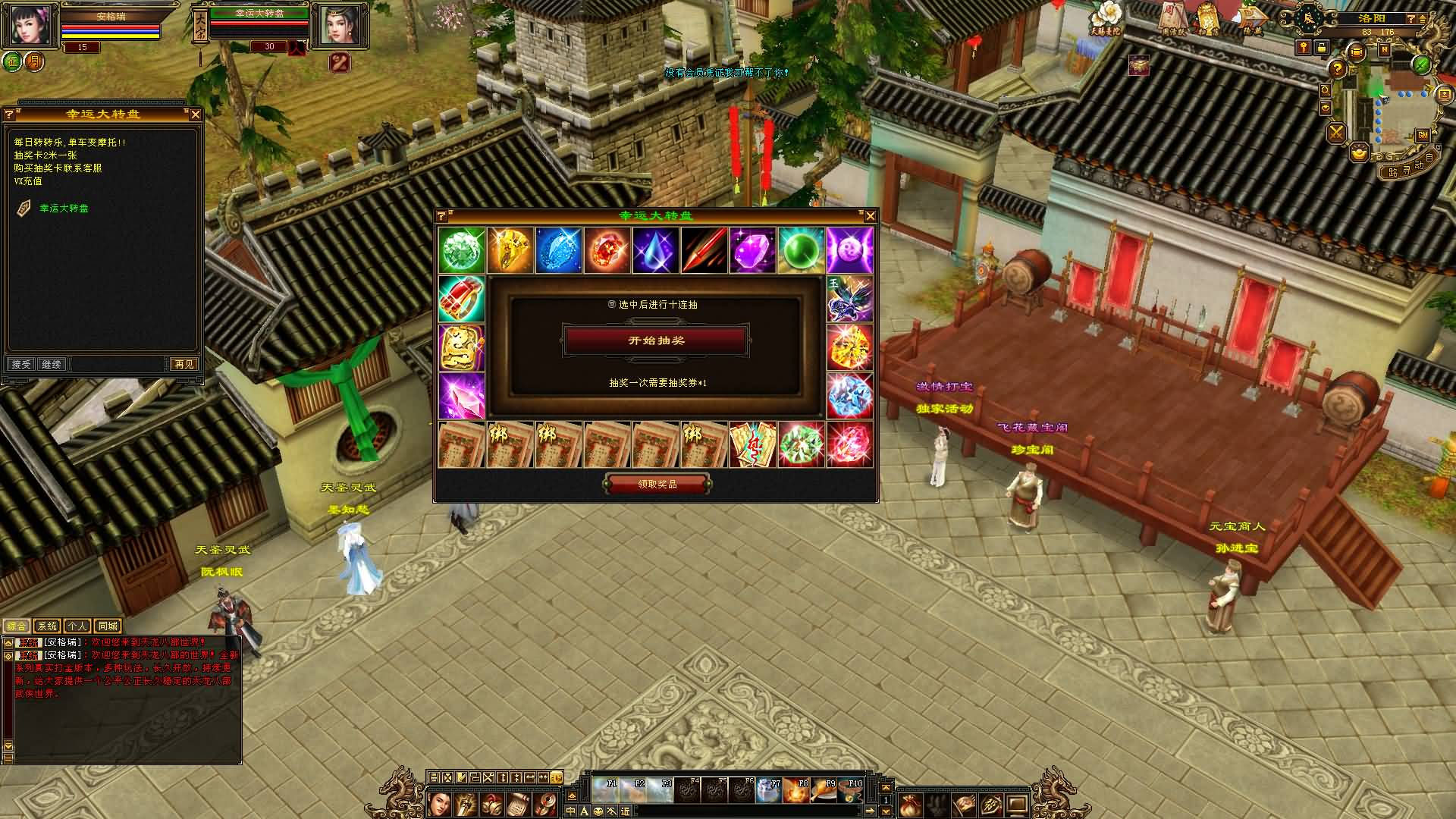Say goodbye with the 再见 button
1456x819 pixels.
click(x=184, y=365)
